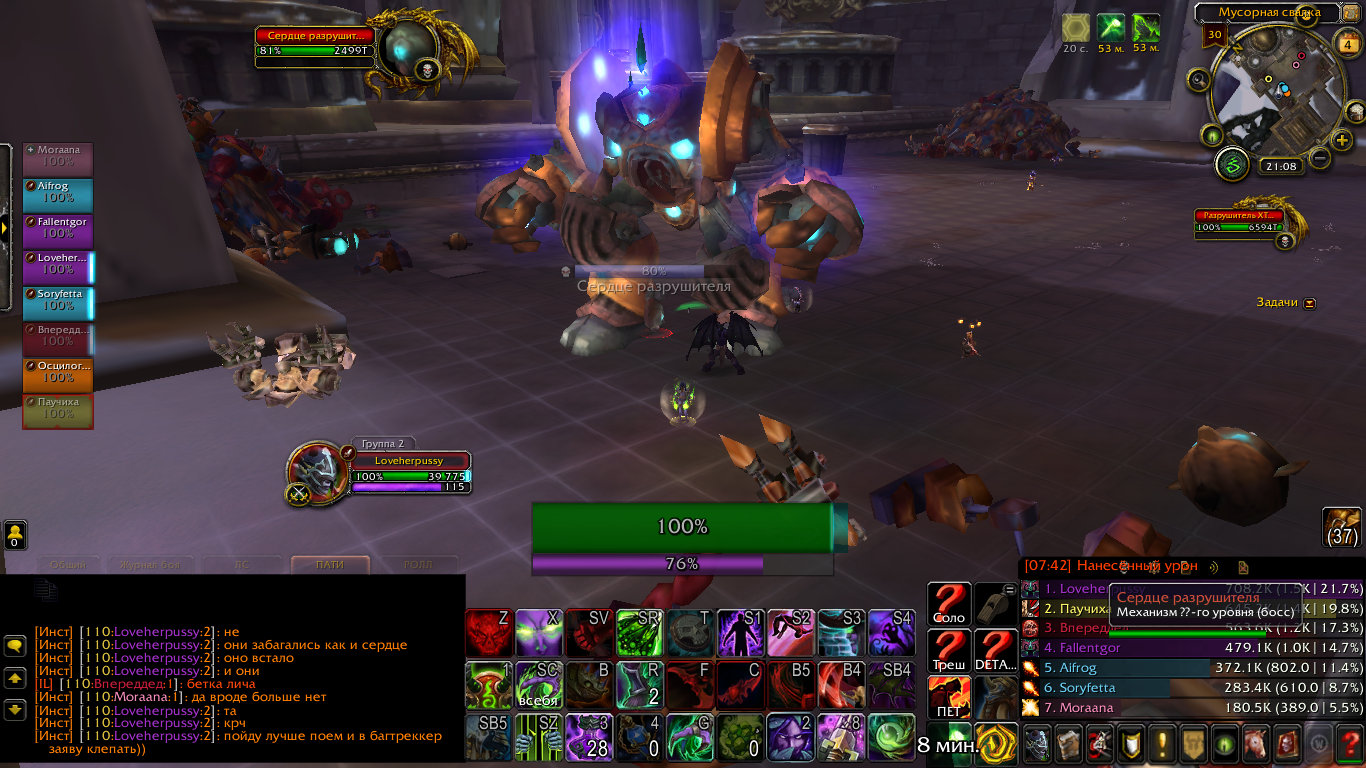1366x768 pixels.
Task: Zoom in the minimap with plus button
Action: tap(1342, 141)
